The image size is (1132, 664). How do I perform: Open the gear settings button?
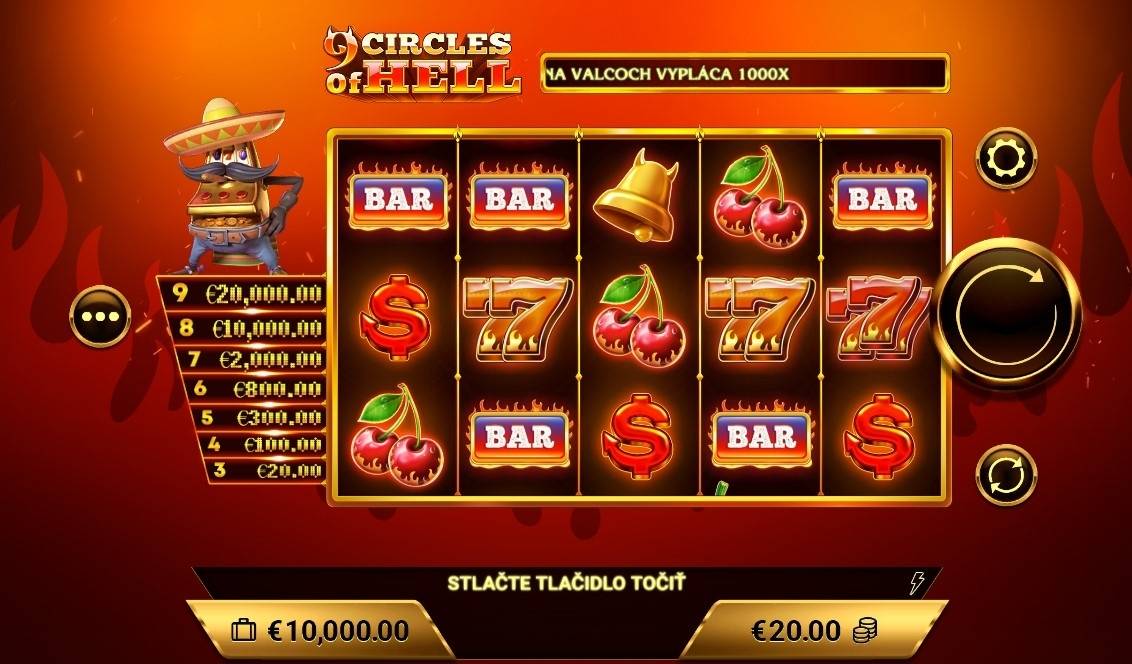pos(1006,159)
